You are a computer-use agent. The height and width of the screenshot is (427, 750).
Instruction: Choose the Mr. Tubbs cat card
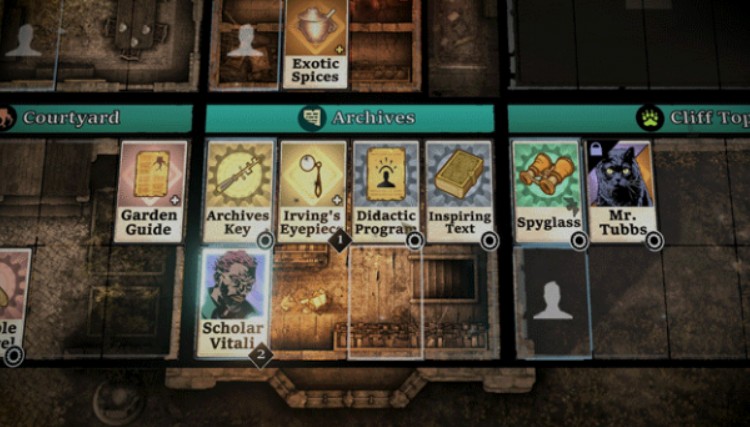click(621, 190)
